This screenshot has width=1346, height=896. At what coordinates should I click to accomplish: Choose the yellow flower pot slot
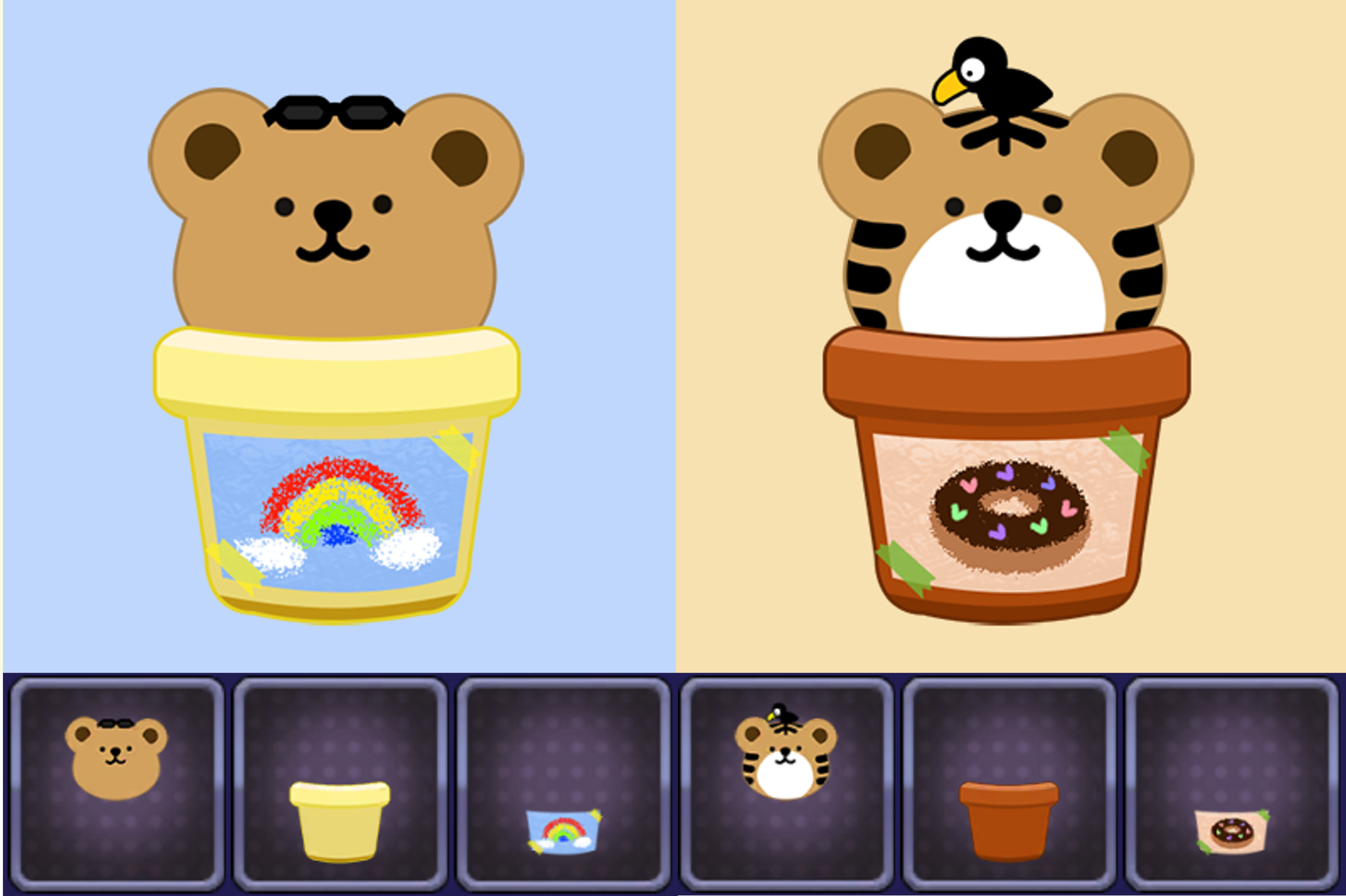point(340,784)
